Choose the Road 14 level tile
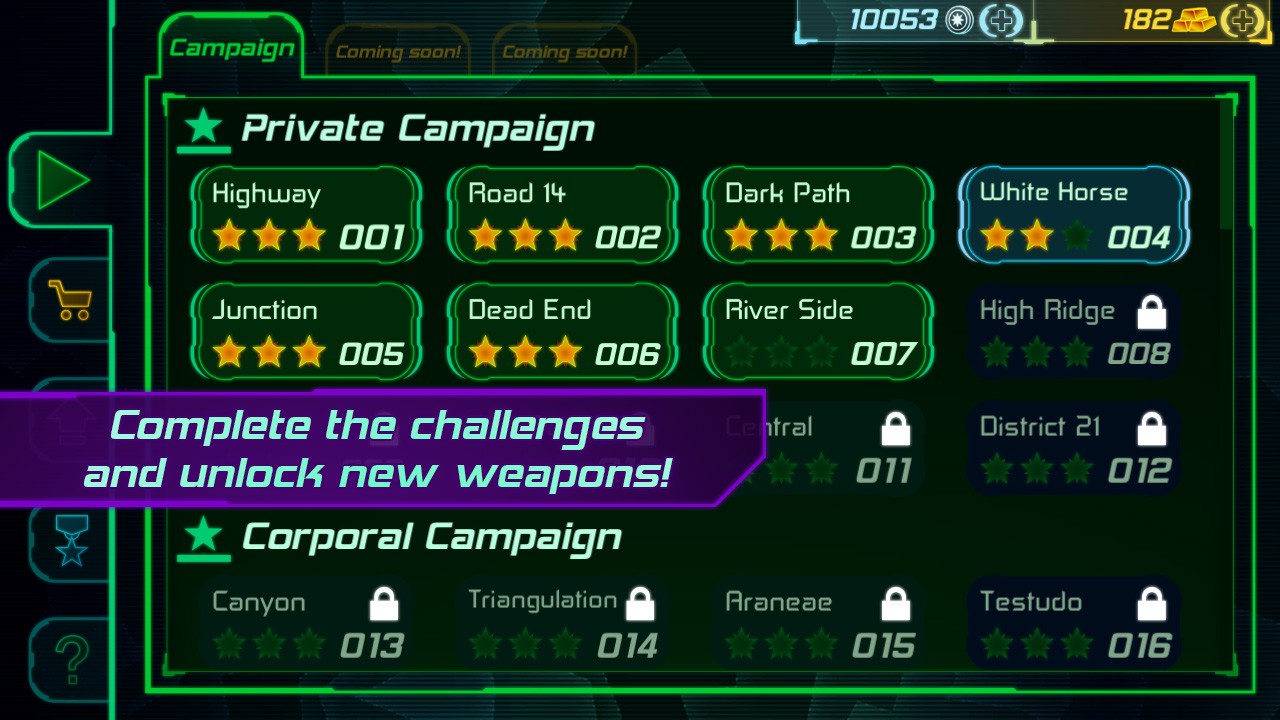The image size is (1280, 720). point(563,216)
